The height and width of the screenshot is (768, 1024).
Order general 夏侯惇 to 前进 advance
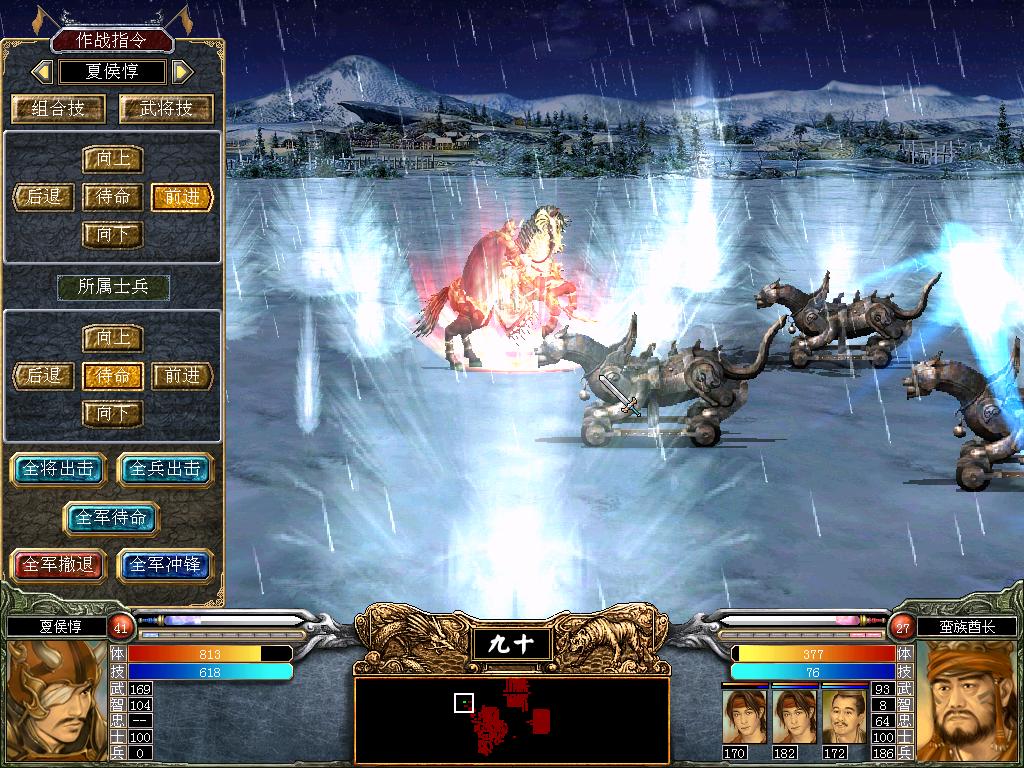pos(183,197)
